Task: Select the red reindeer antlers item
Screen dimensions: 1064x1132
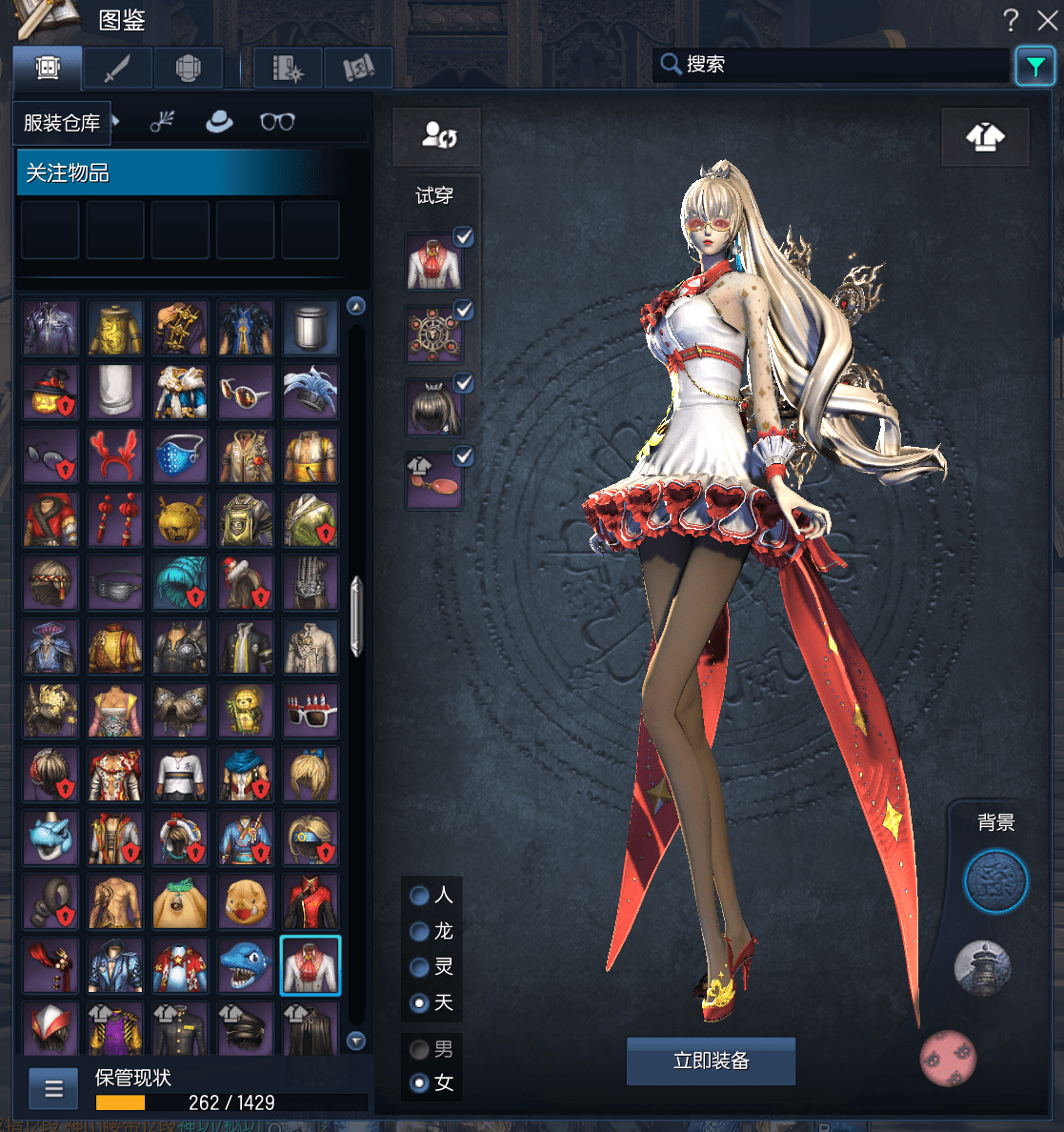Action: (115, 455)
